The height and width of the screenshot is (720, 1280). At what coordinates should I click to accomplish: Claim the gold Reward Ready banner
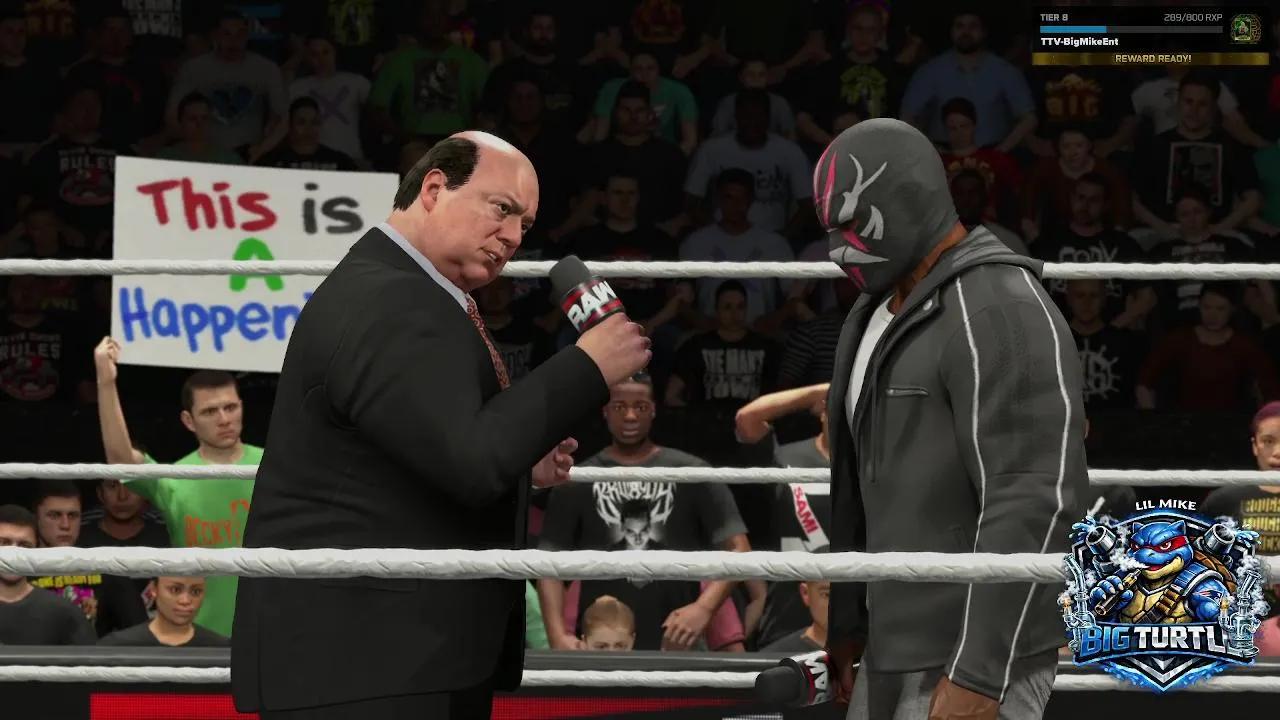coord(1152,59)
